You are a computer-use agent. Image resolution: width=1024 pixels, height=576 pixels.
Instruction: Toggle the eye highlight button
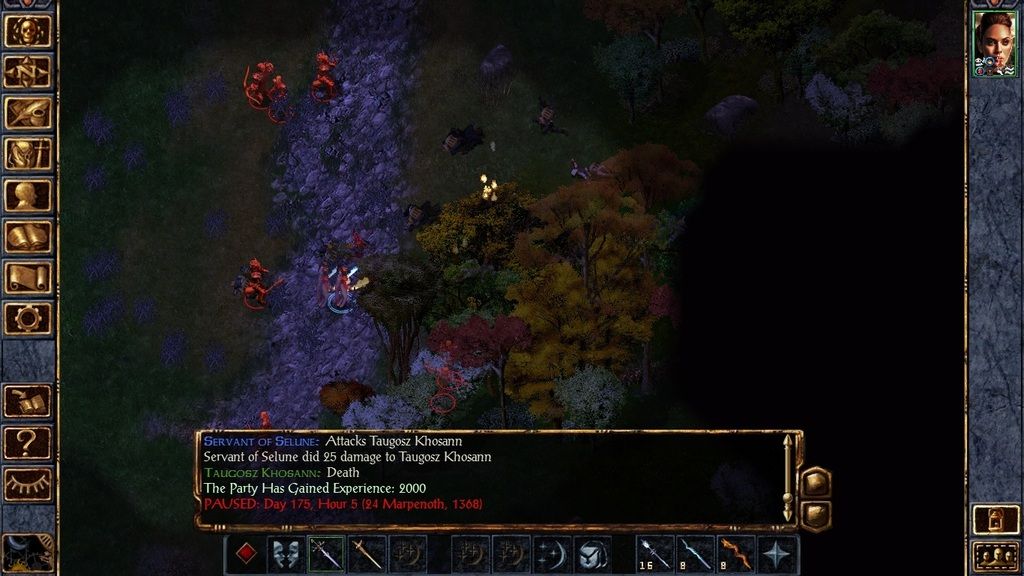pyautogui.click(x=28, y=484)
